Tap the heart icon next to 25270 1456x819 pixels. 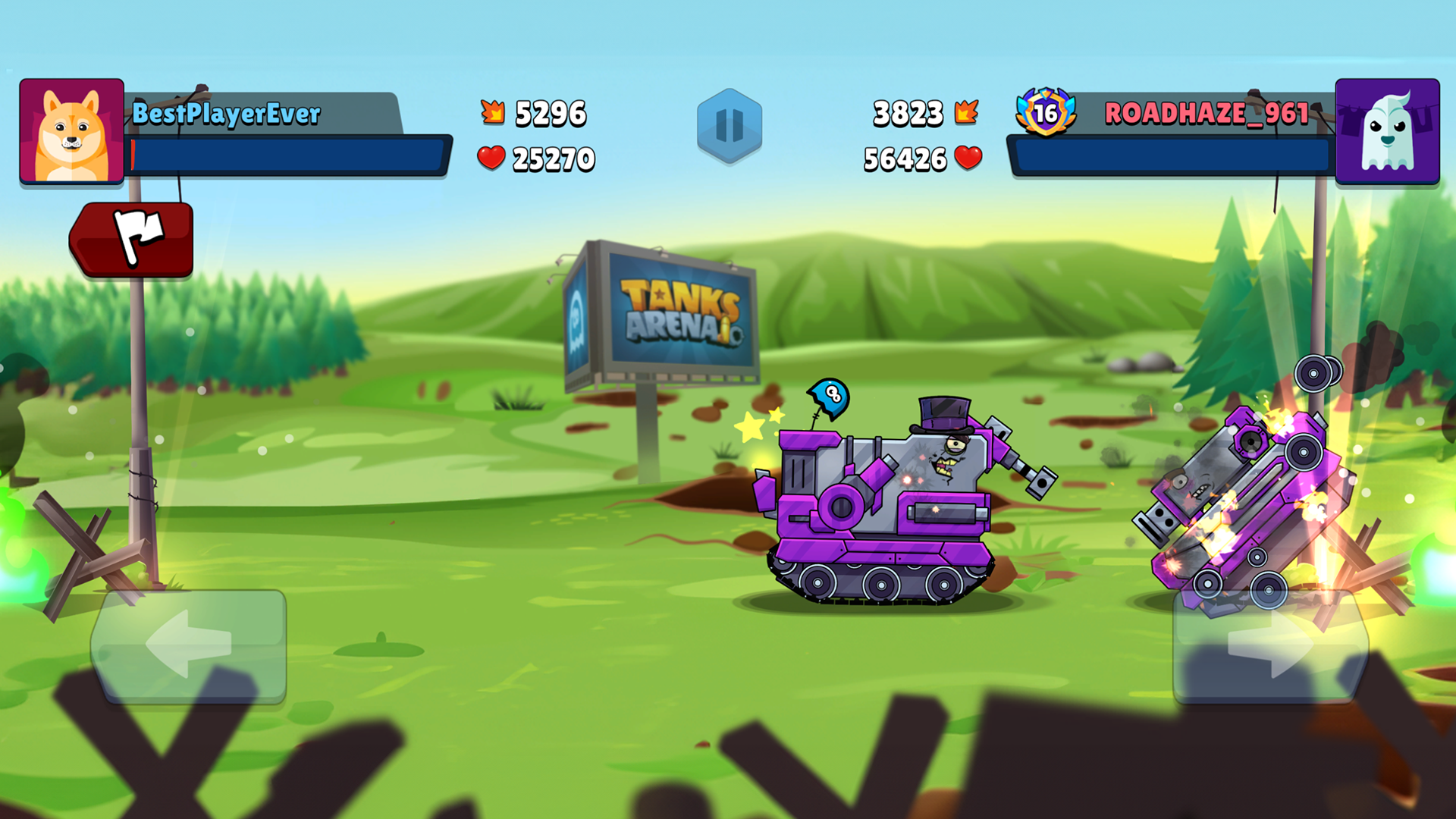pyautogui.click(x=491, y=158)
